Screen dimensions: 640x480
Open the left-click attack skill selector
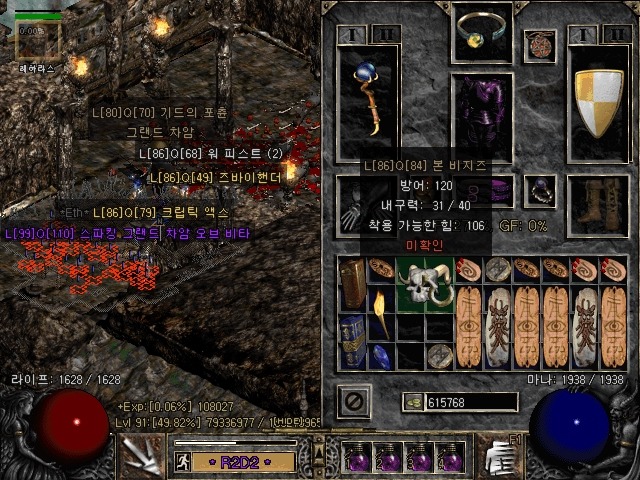pyautogui.click(x=140, y=457)
